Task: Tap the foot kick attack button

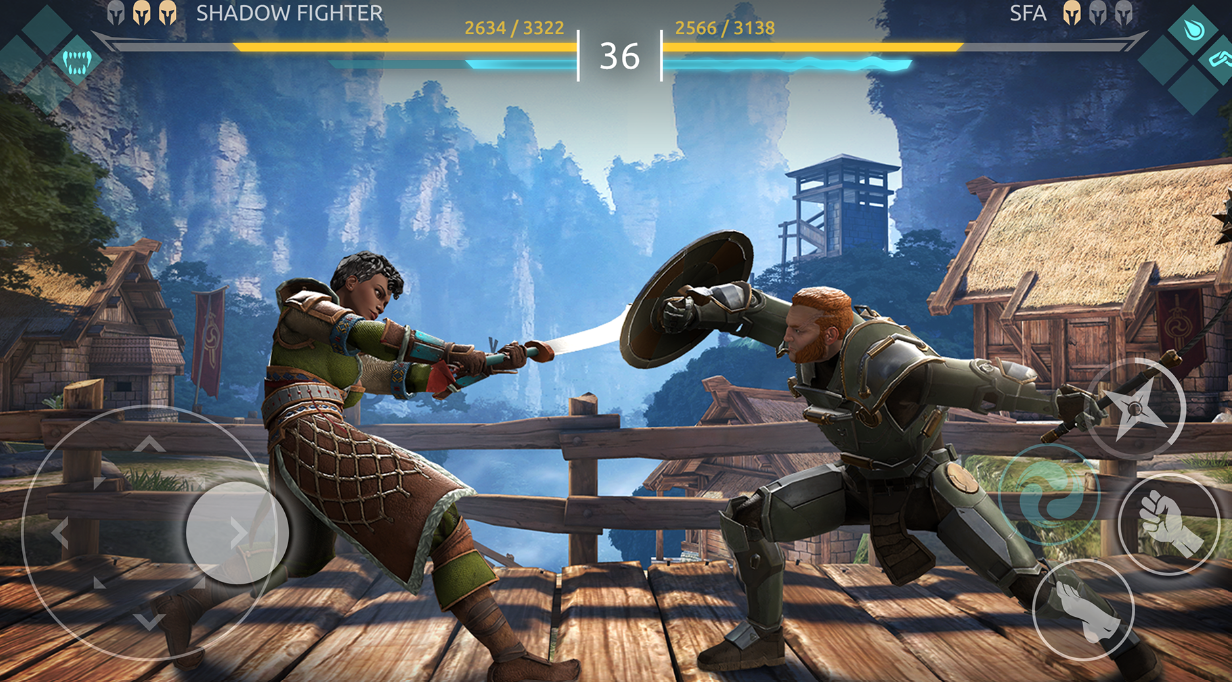Action: 1083,609
